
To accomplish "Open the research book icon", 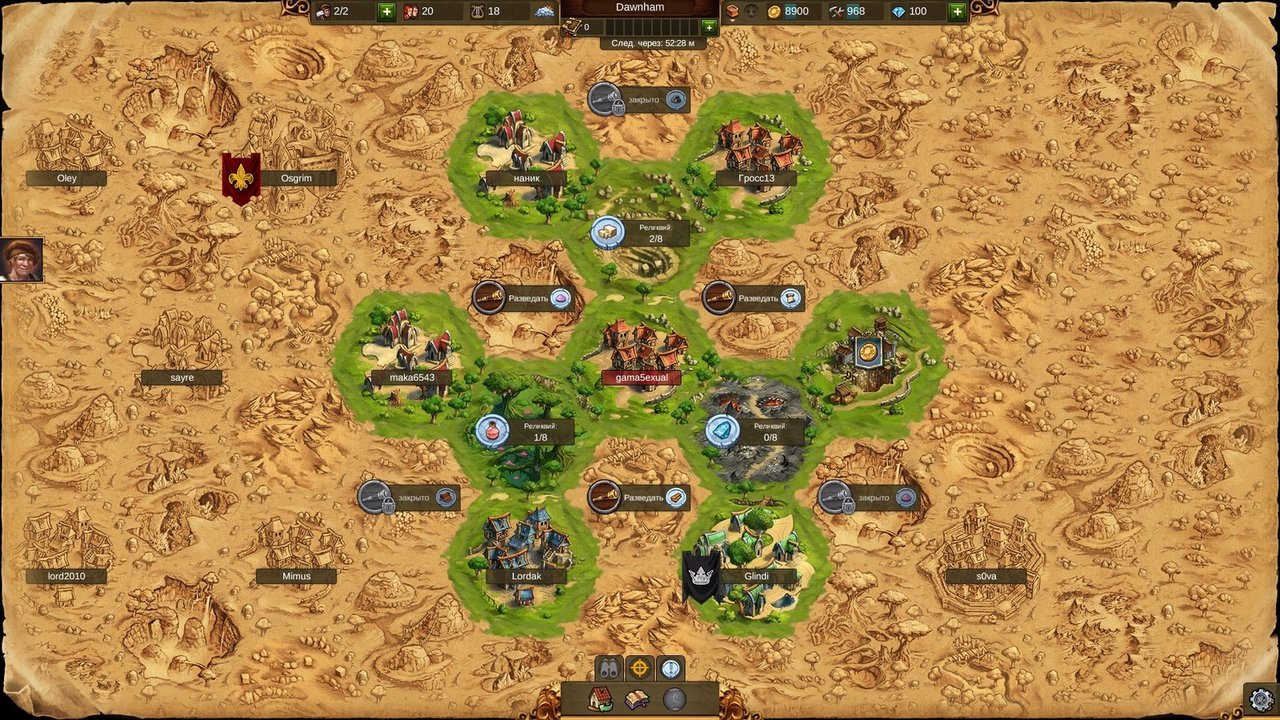I will 637,699.
